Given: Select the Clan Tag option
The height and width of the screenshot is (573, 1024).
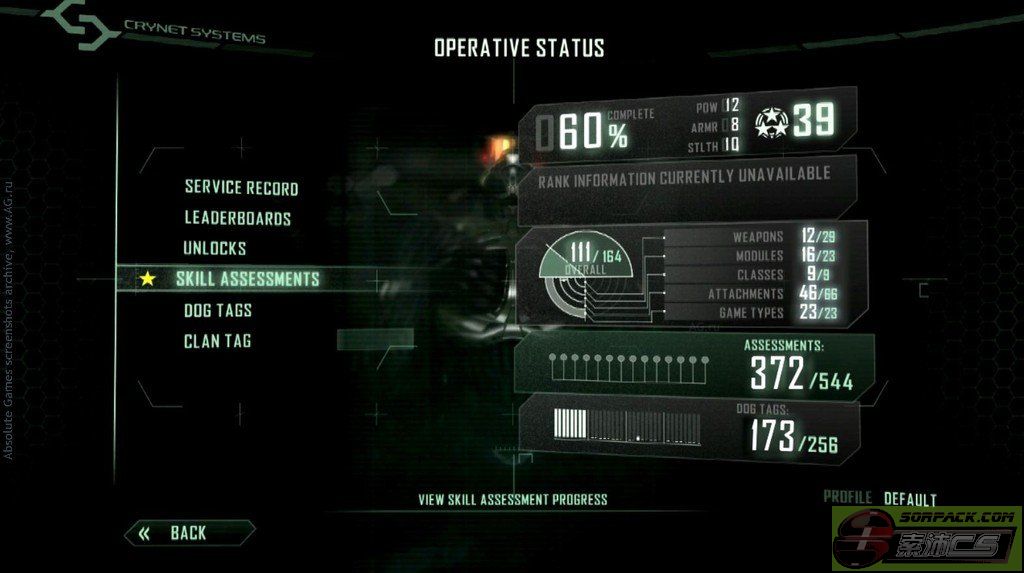Looking at the screenshot, I should [217, 341].
